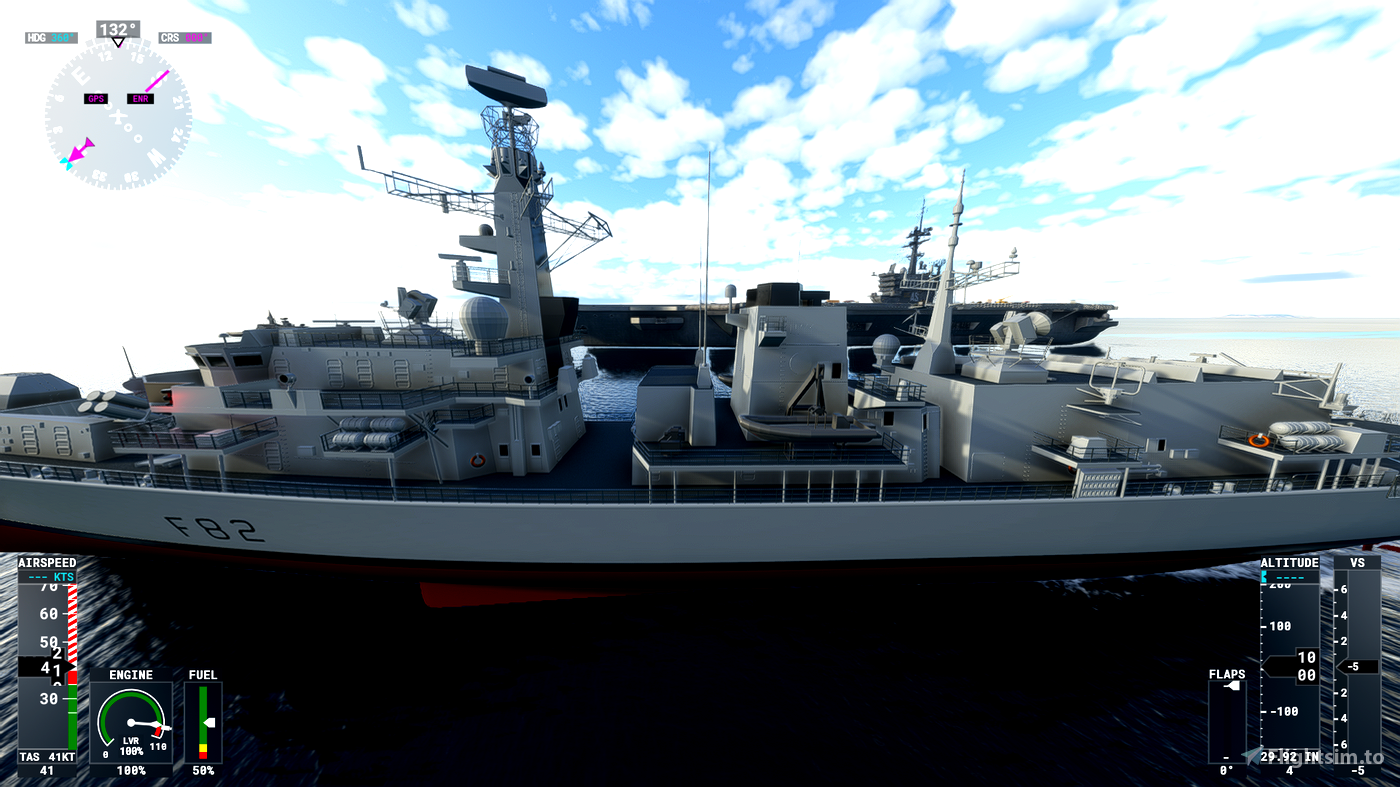
Task: Select the ALTITUDE panel header
Action: point(1288,562)
